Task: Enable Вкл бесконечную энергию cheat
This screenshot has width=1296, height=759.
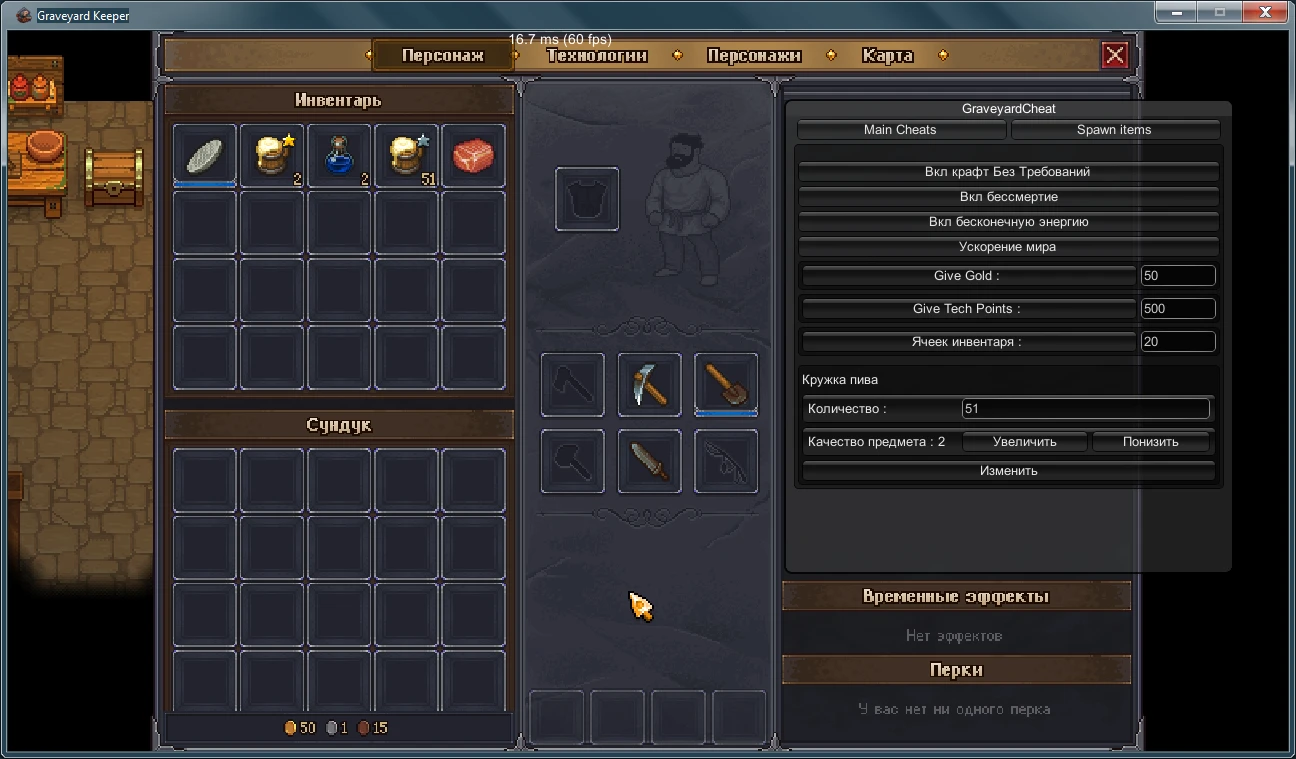Action: click(1008, 221)
